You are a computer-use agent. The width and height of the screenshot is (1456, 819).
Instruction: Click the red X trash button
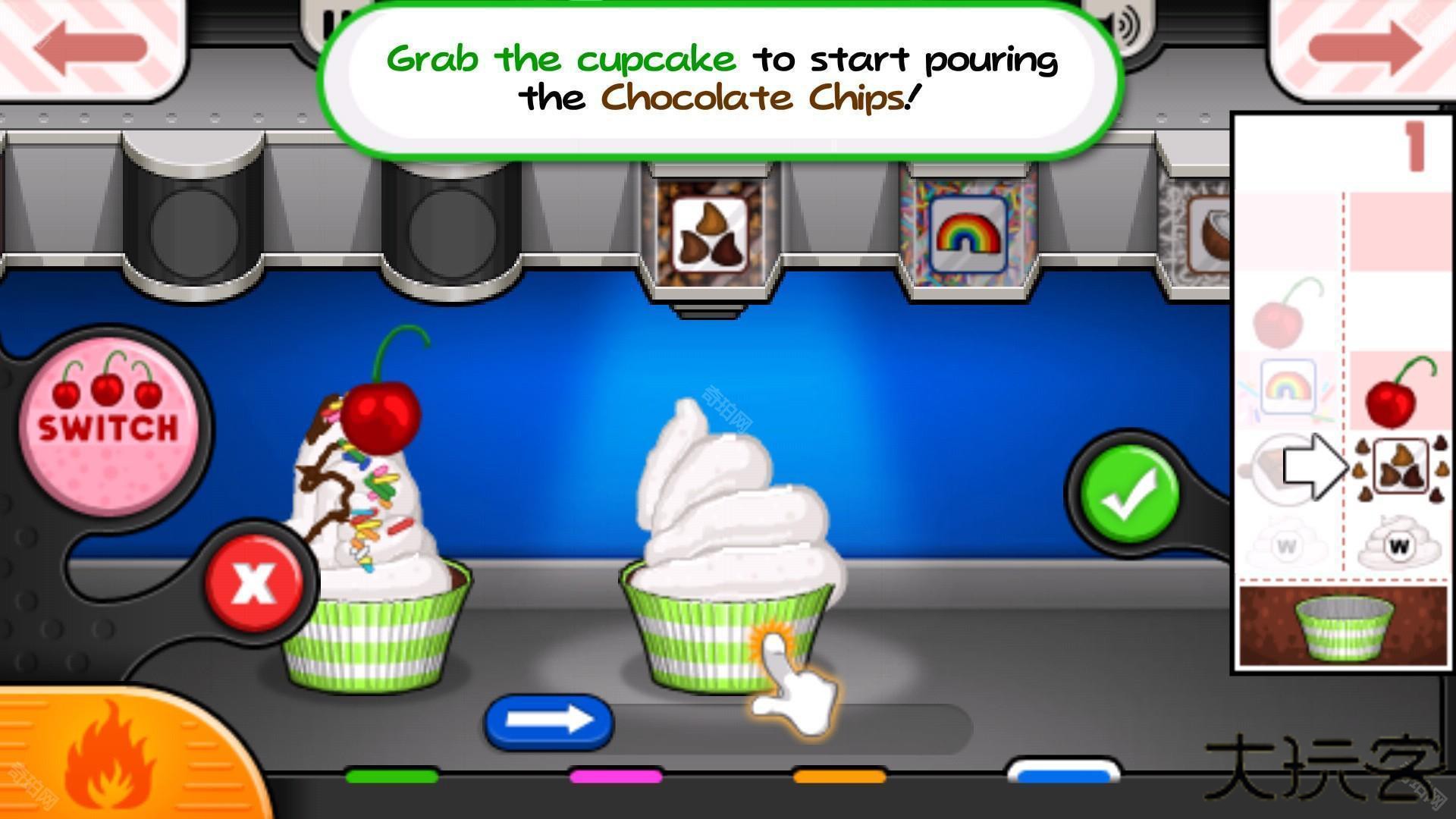point(254,582)
